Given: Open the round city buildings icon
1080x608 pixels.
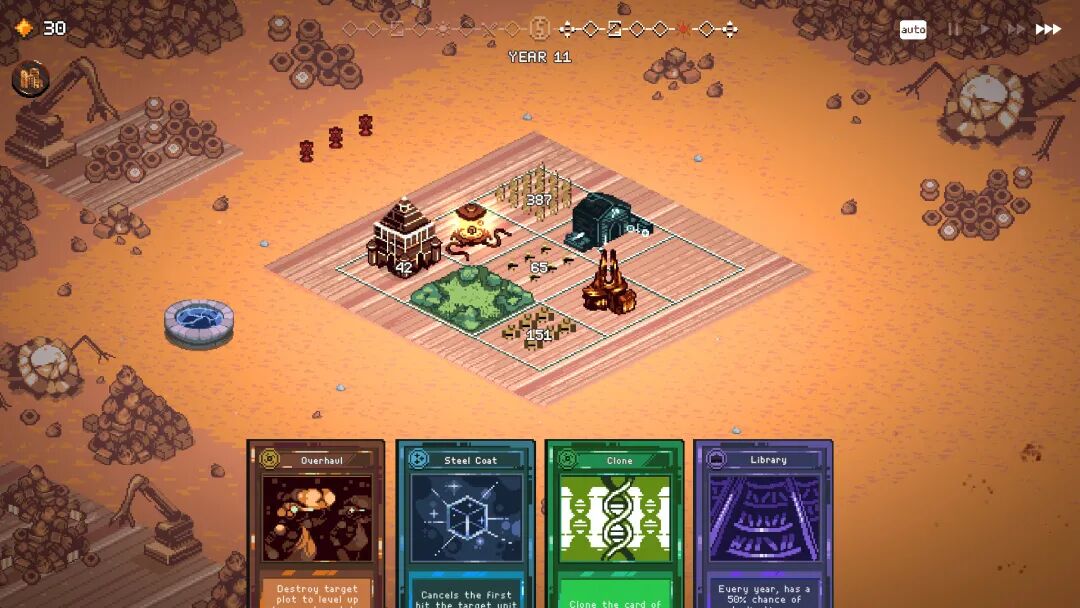Looking at the screenshot, I should (x=31, y=79).
